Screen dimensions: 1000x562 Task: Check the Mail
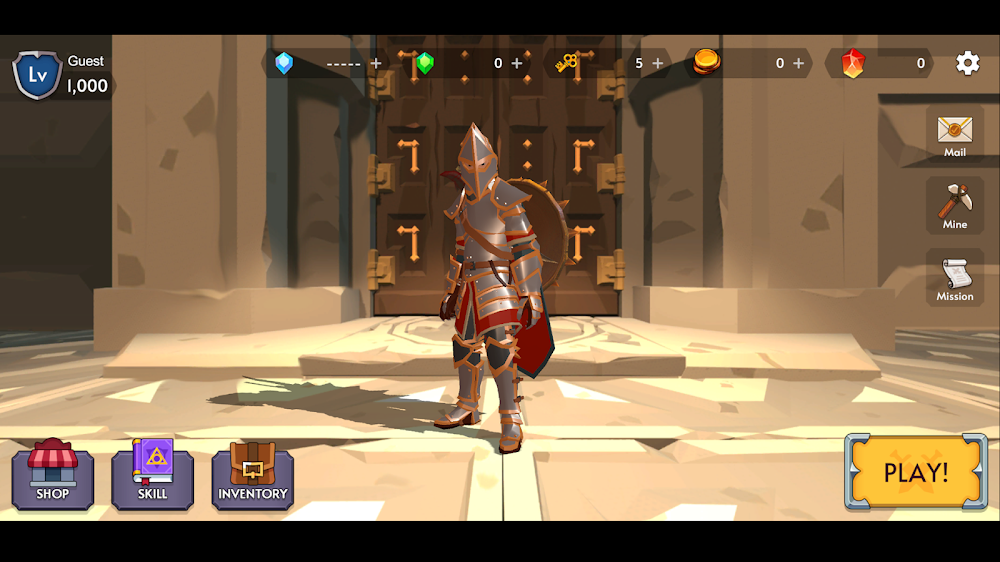click(954, 135)
